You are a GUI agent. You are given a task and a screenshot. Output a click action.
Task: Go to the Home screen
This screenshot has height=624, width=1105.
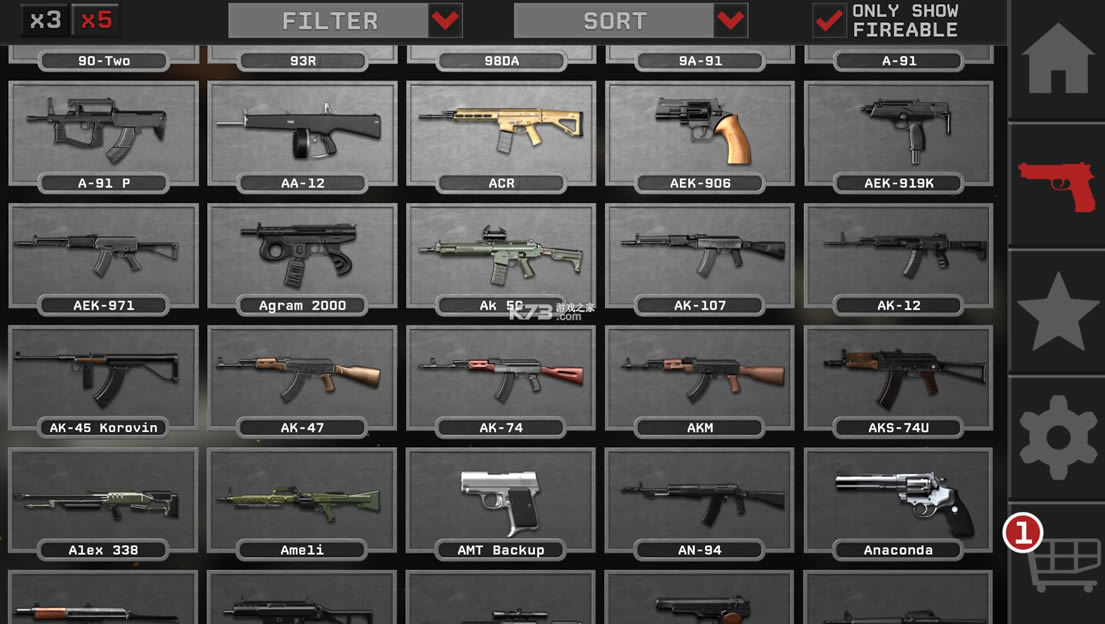(1057, 59)
